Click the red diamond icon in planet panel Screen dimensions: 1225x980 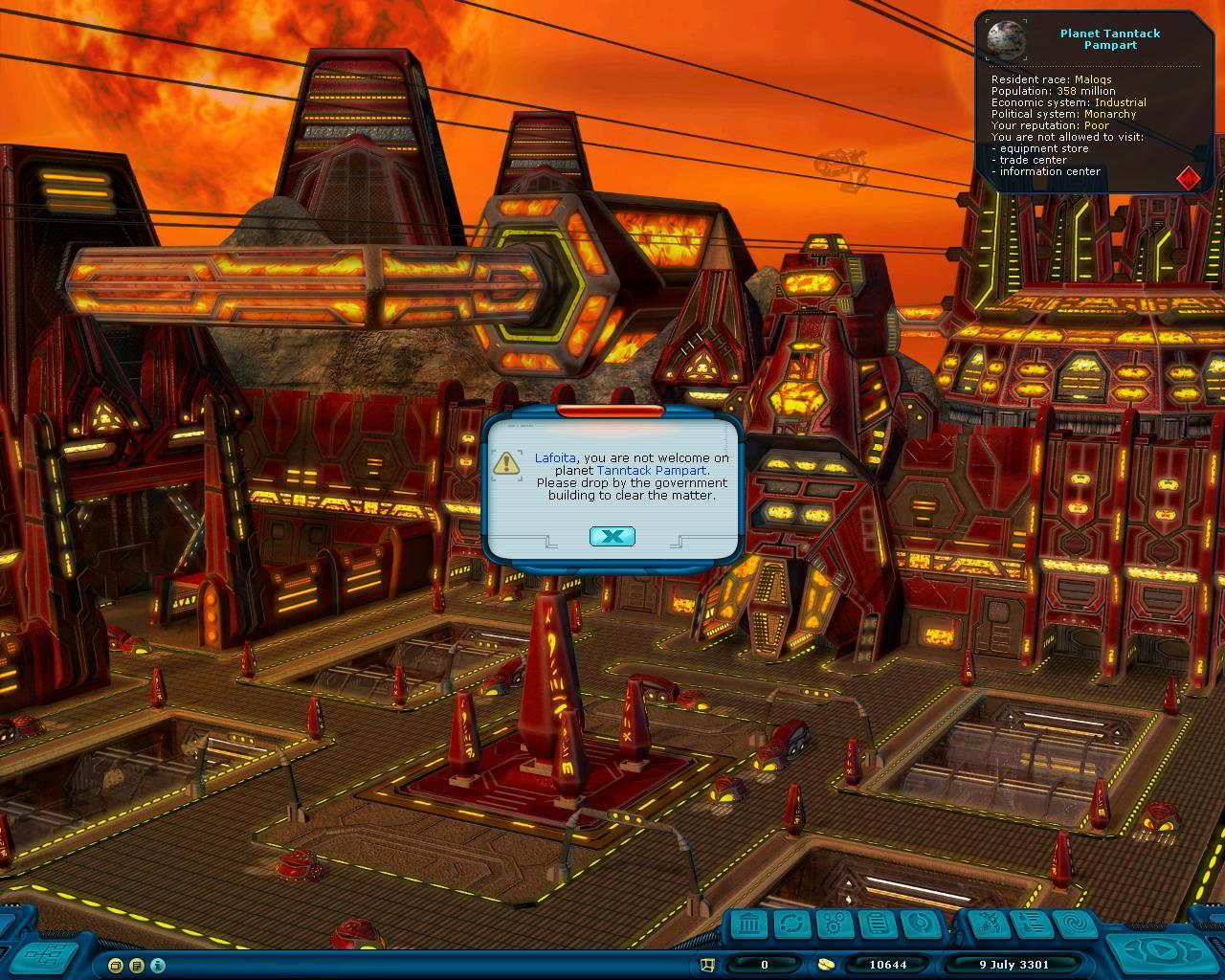coord(1188,177)
